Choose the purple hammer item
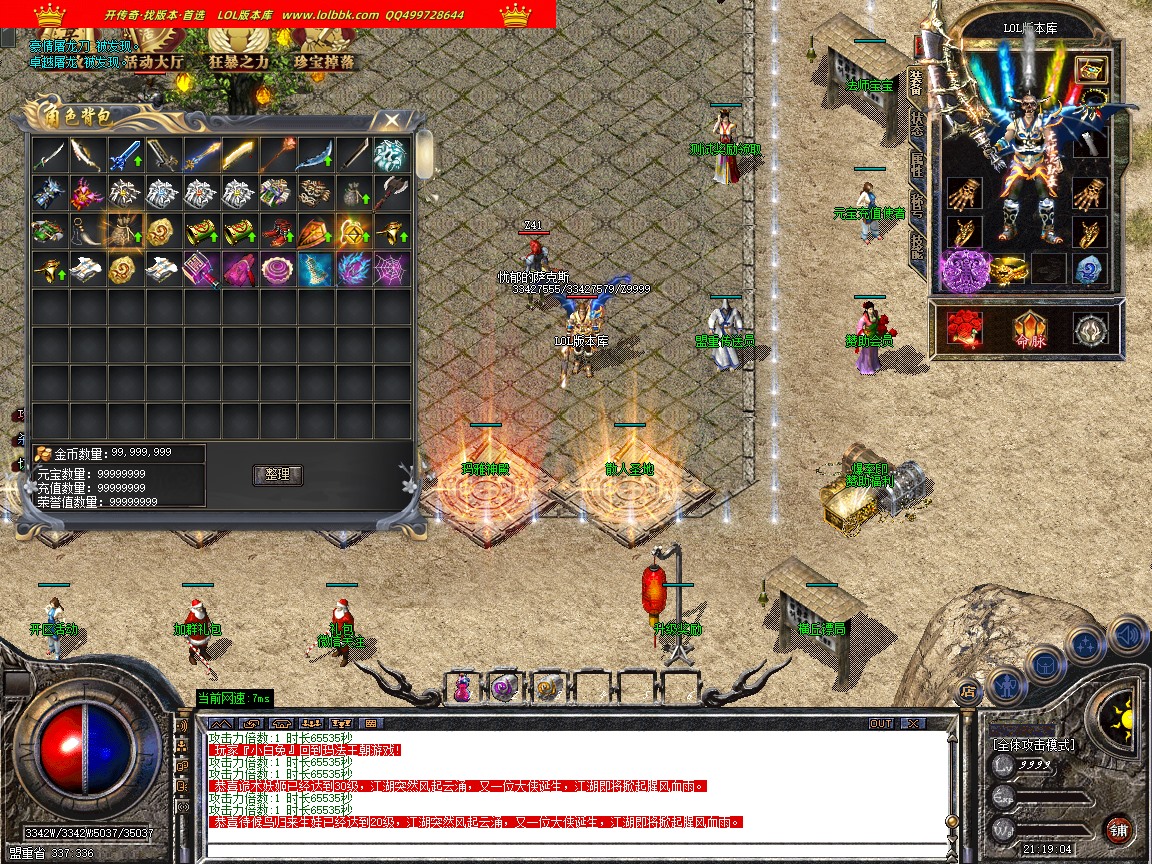 (x=200, y=268)
